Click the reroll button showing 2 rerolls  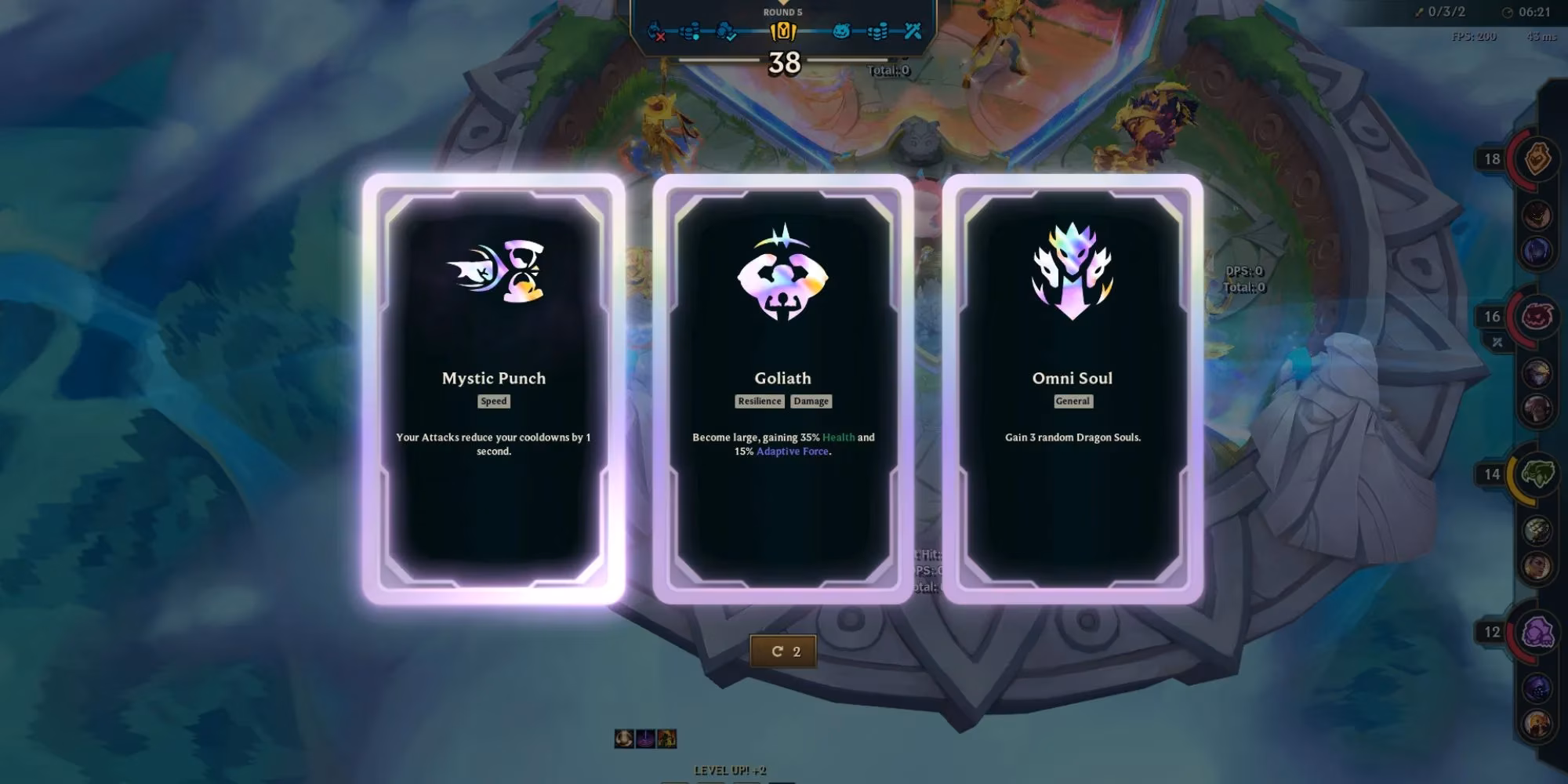(x=785, y=649)
